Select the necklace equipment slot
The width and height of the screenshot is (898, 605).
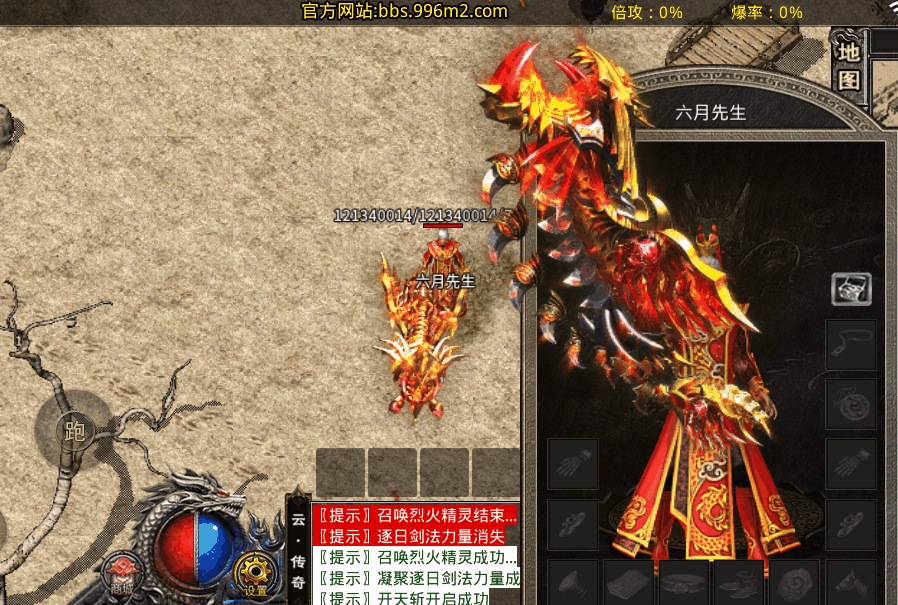[x=851, y=346]
